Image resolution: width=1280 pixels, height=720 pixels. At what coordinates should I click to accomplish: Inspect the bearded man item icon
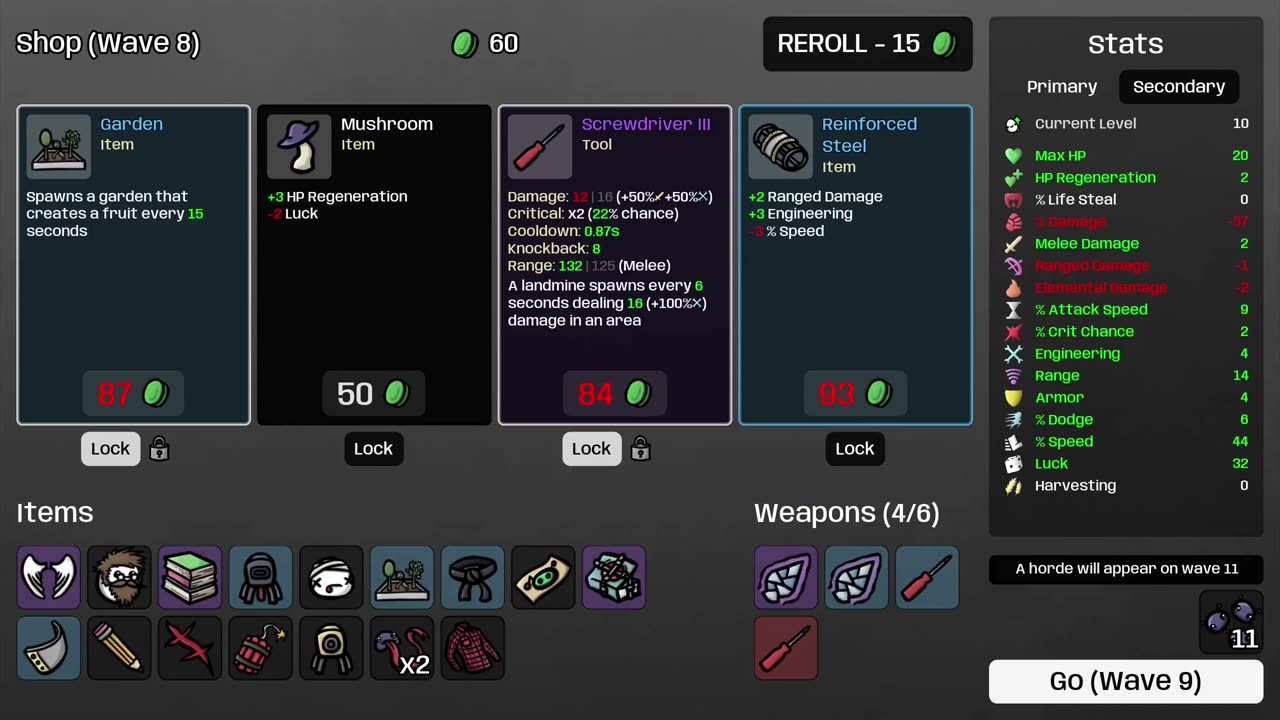(119, 577)
